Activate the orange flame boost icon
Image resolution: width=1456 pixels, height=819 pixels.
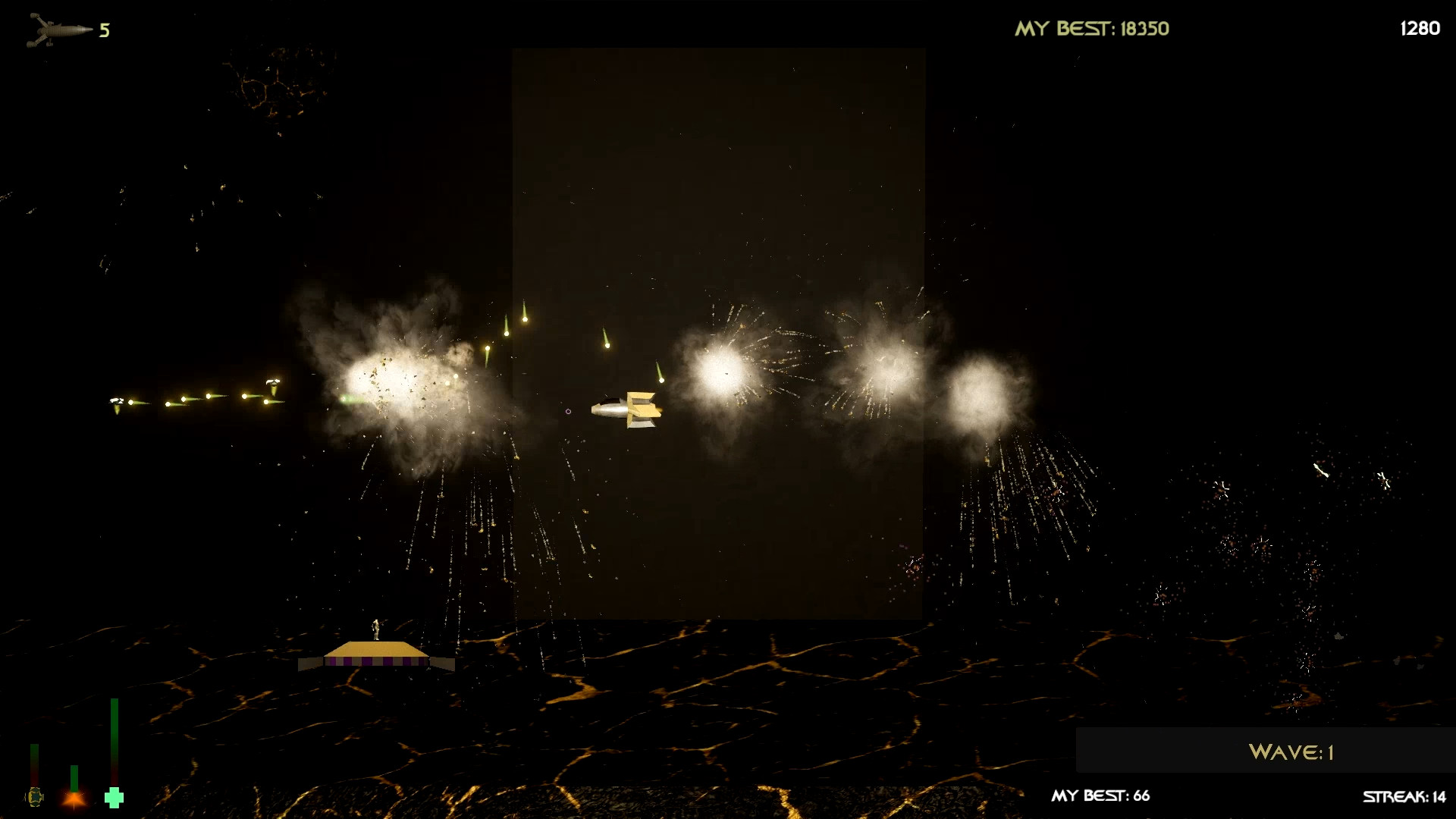[74, 800]
